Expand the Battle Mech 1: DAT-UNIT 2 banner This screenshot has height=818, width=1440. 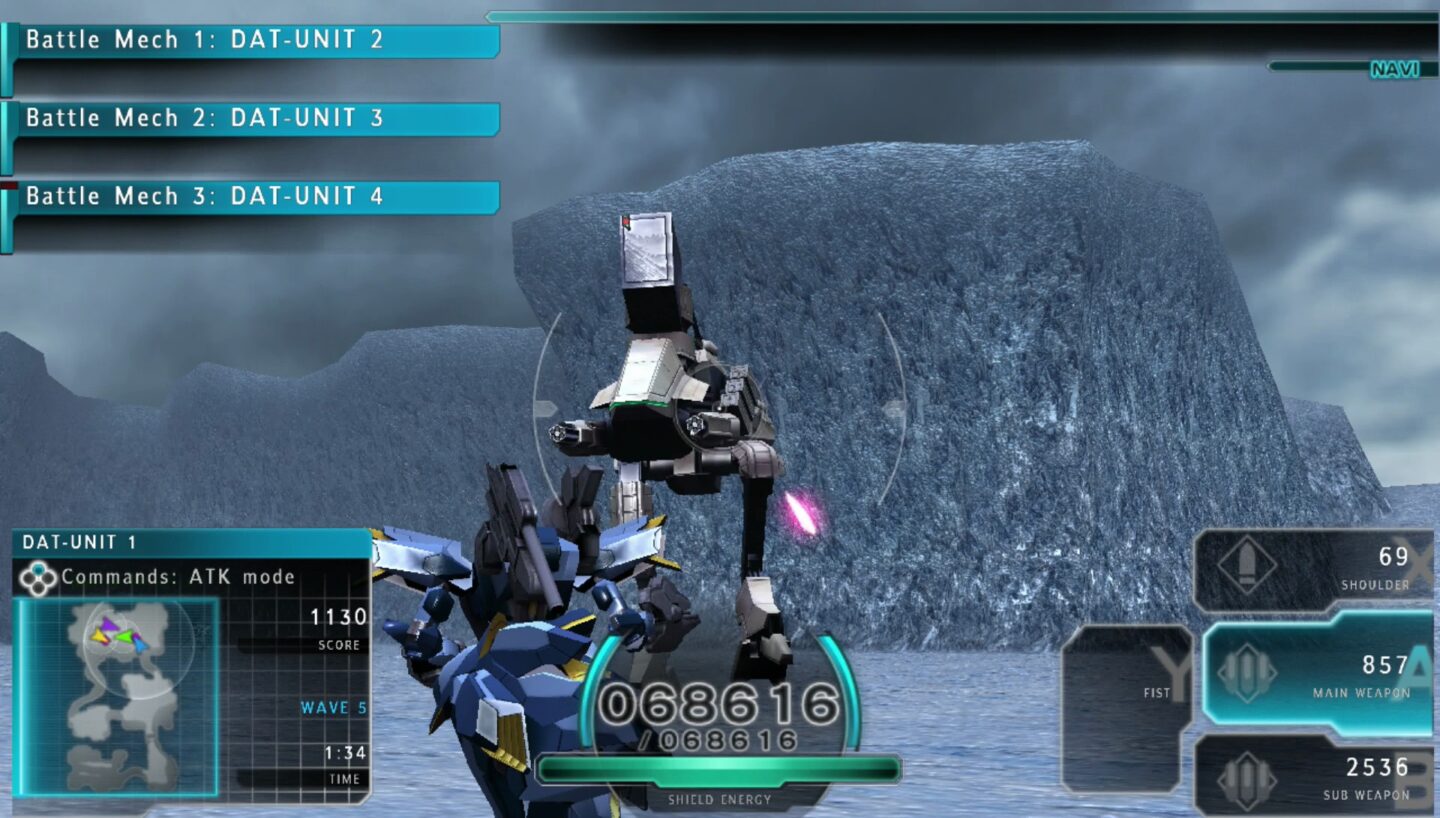[250, 40]
